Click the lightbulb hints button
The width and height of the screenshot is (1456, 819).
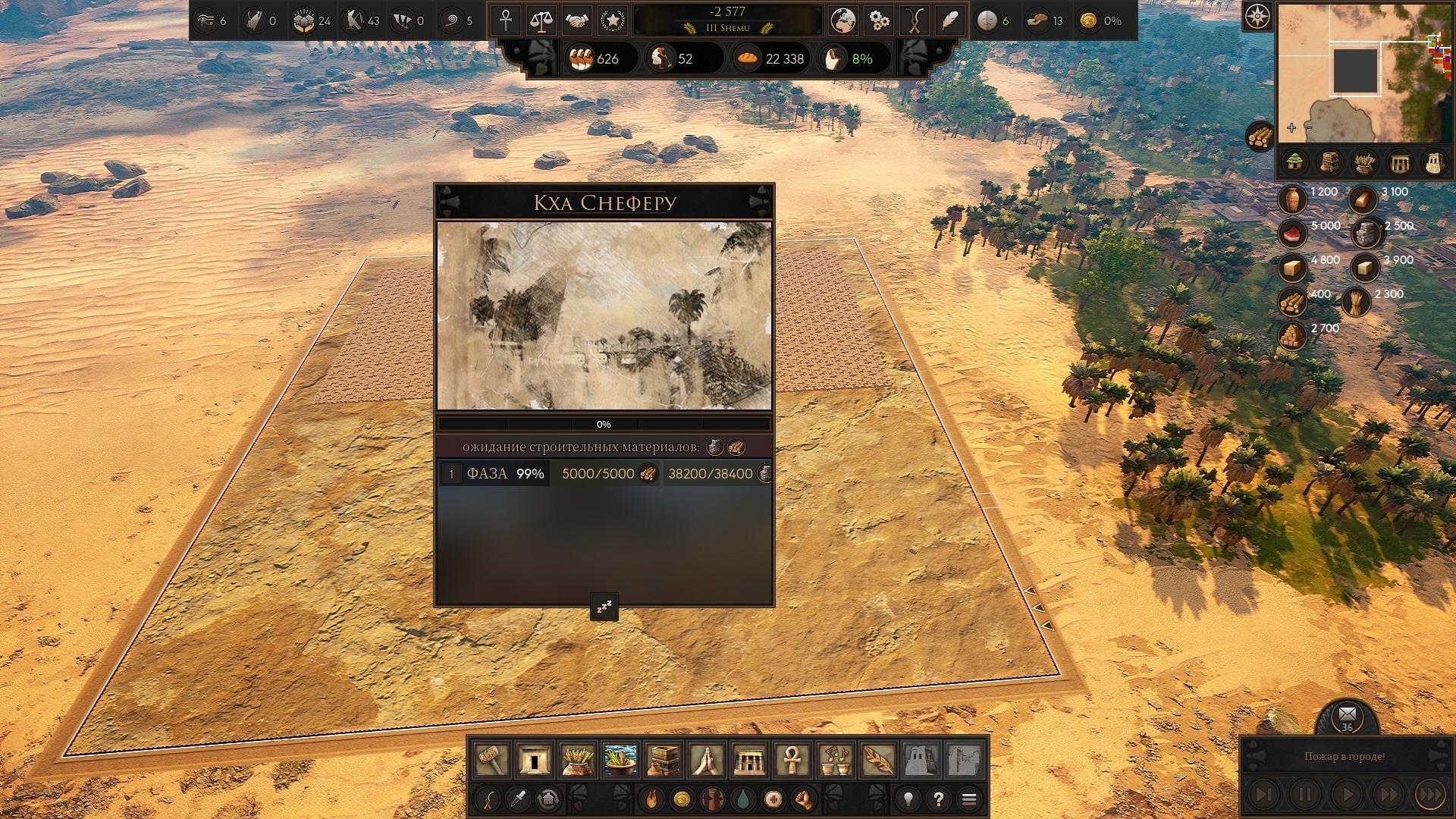pyautogui.click(x=908, y=799)
